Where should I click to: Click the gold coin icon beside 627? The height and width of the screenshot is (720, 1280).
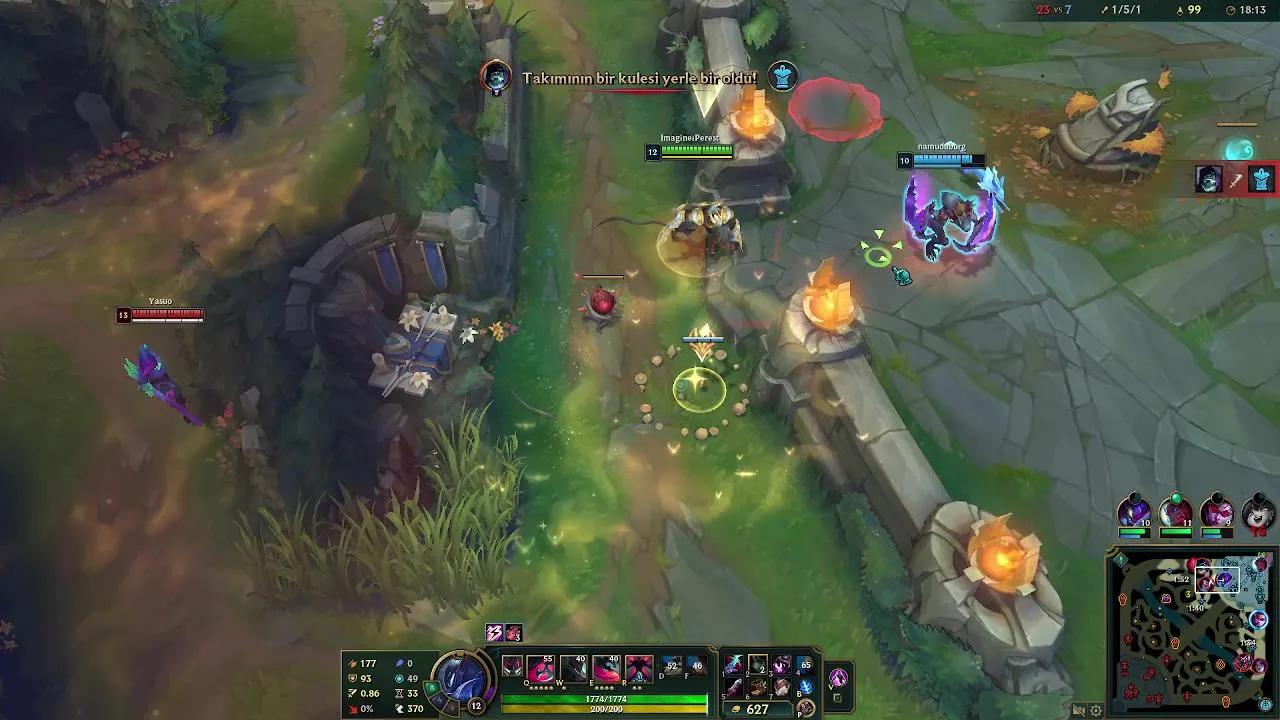[x=735, y=708]
